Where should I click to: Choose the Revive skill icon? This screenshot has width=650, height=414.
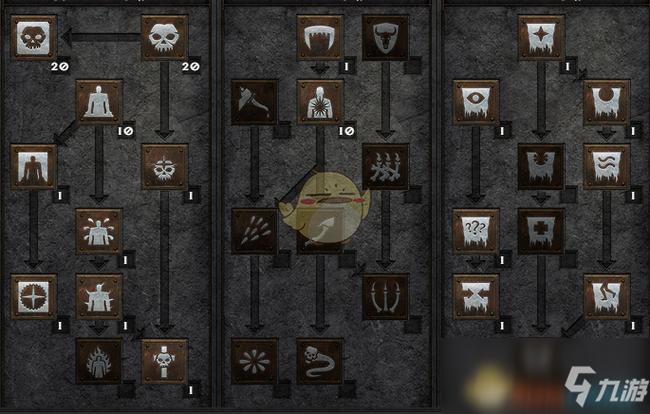[x=165, y=361]
